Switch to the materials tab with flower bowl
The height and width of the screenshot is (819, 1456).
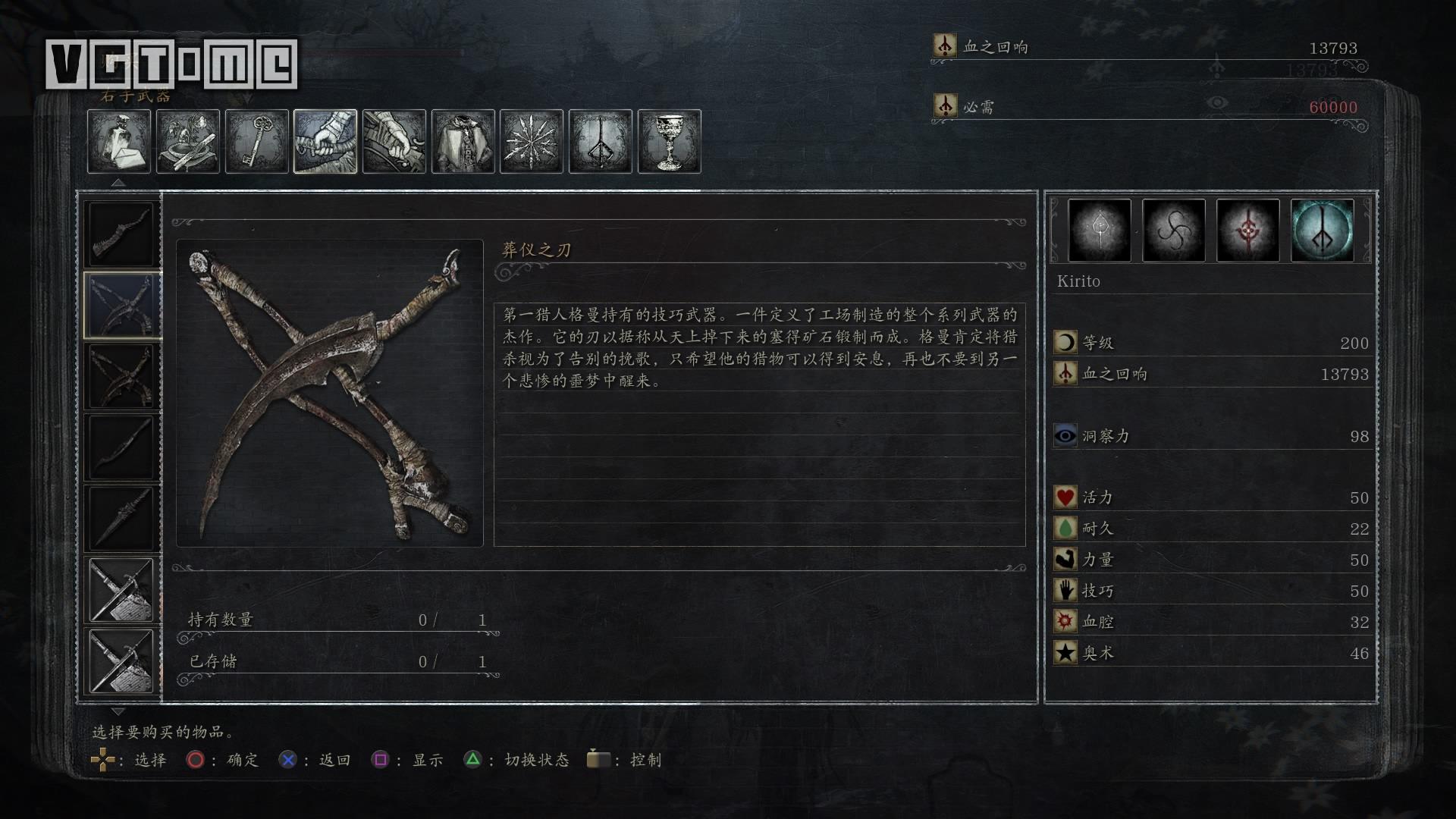point(188,142)
